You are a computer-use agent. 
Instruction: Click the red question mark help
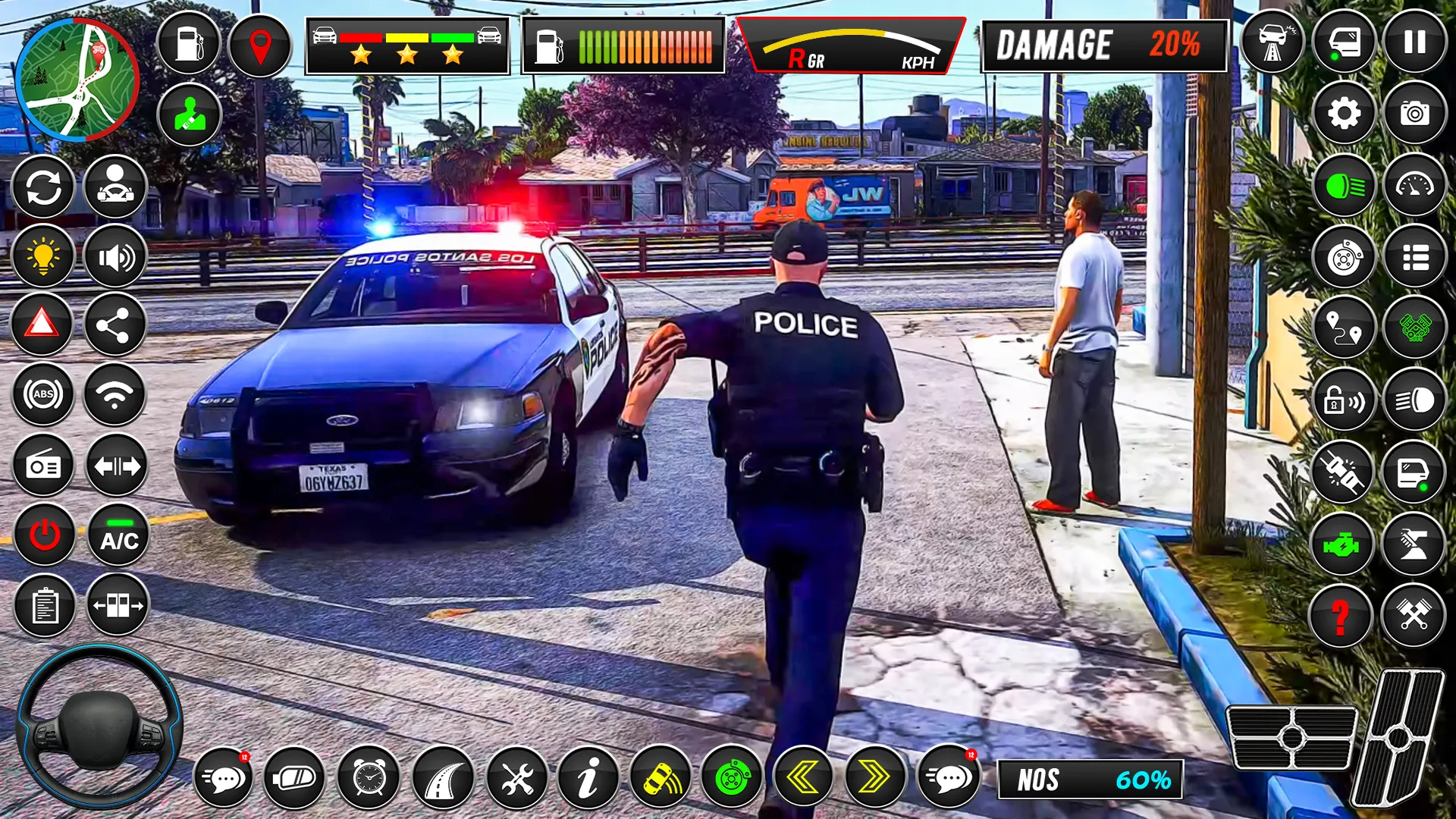click(x=1341, y=616)
